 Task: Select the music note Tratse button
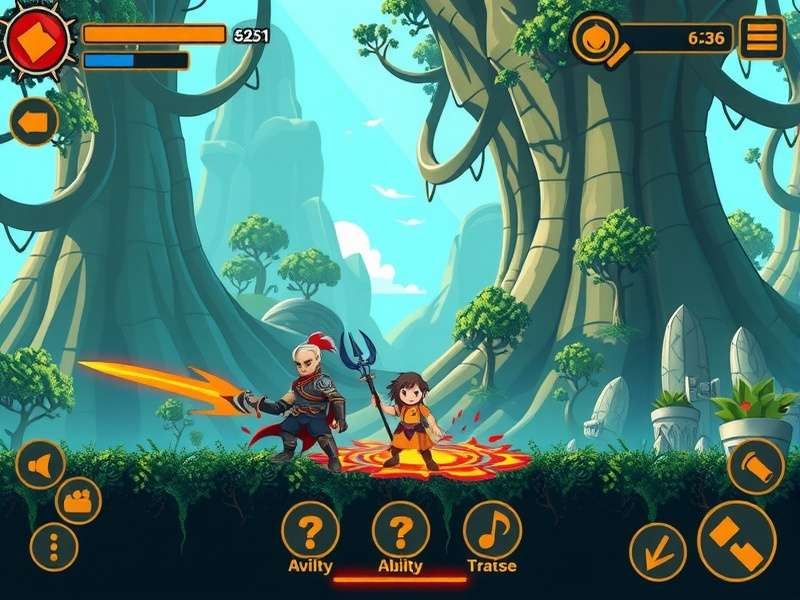[x=492, y=529]
